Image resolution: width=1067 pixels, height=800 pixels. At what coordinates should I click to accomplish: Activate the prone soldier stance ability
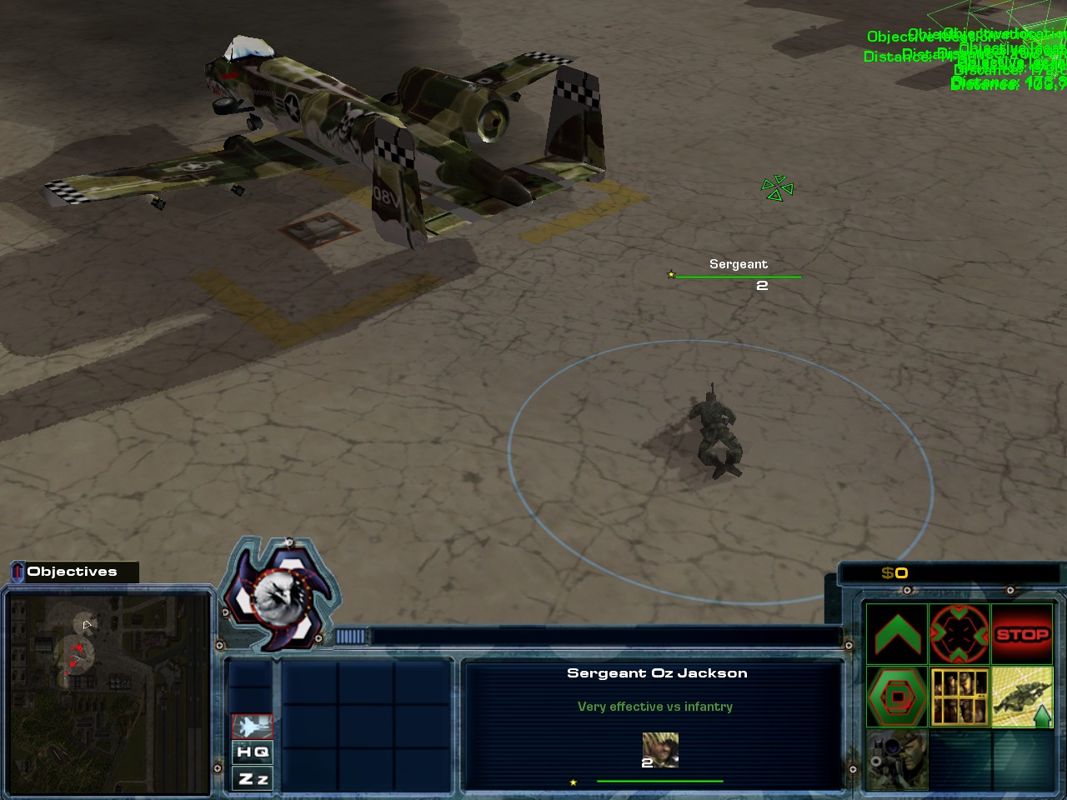(x=1022, y=696)
